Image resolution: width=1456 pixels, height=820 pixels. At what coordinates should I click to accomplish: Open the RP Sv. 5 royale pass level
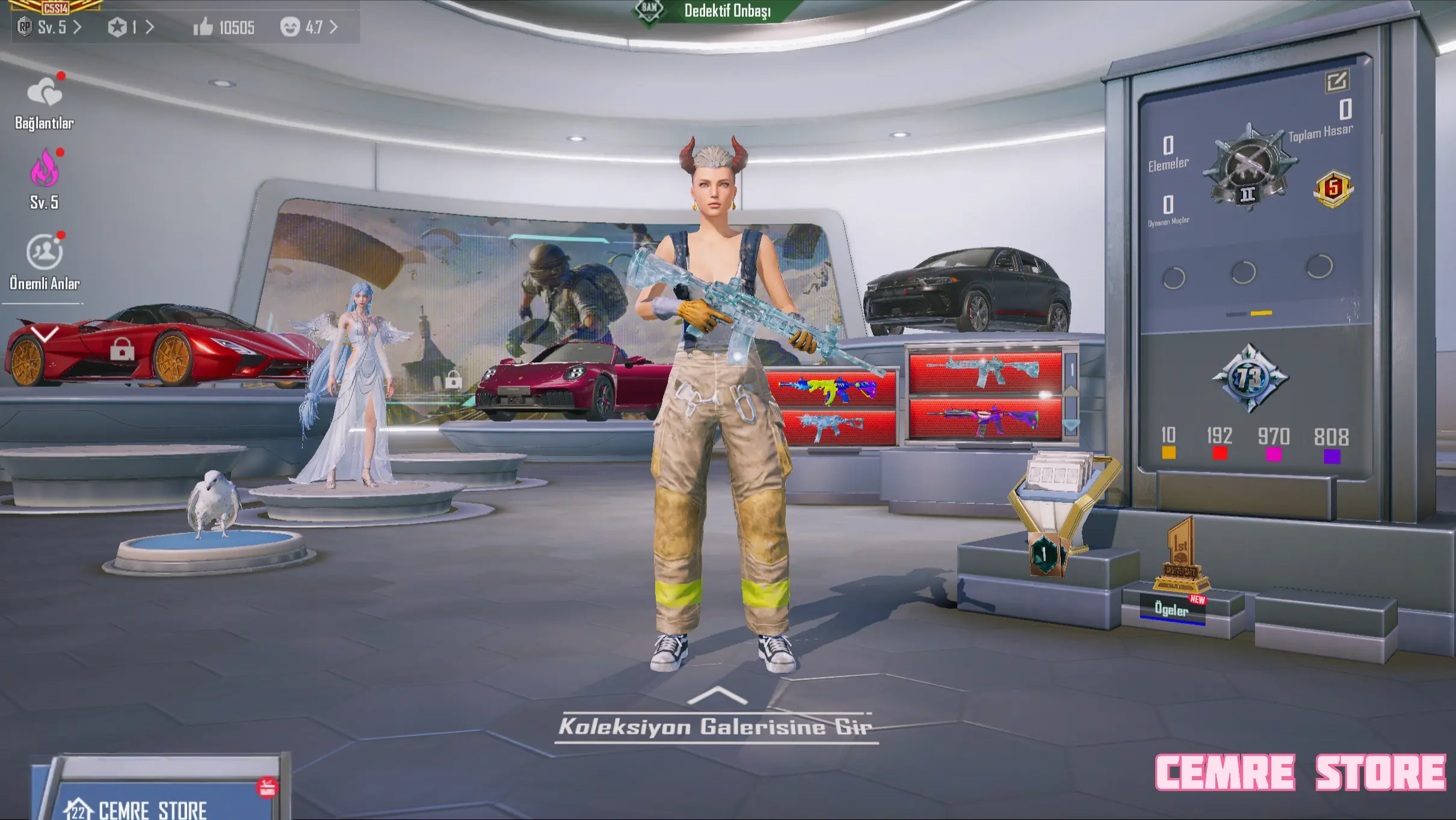pyautogui.click(x=50, y=27)
